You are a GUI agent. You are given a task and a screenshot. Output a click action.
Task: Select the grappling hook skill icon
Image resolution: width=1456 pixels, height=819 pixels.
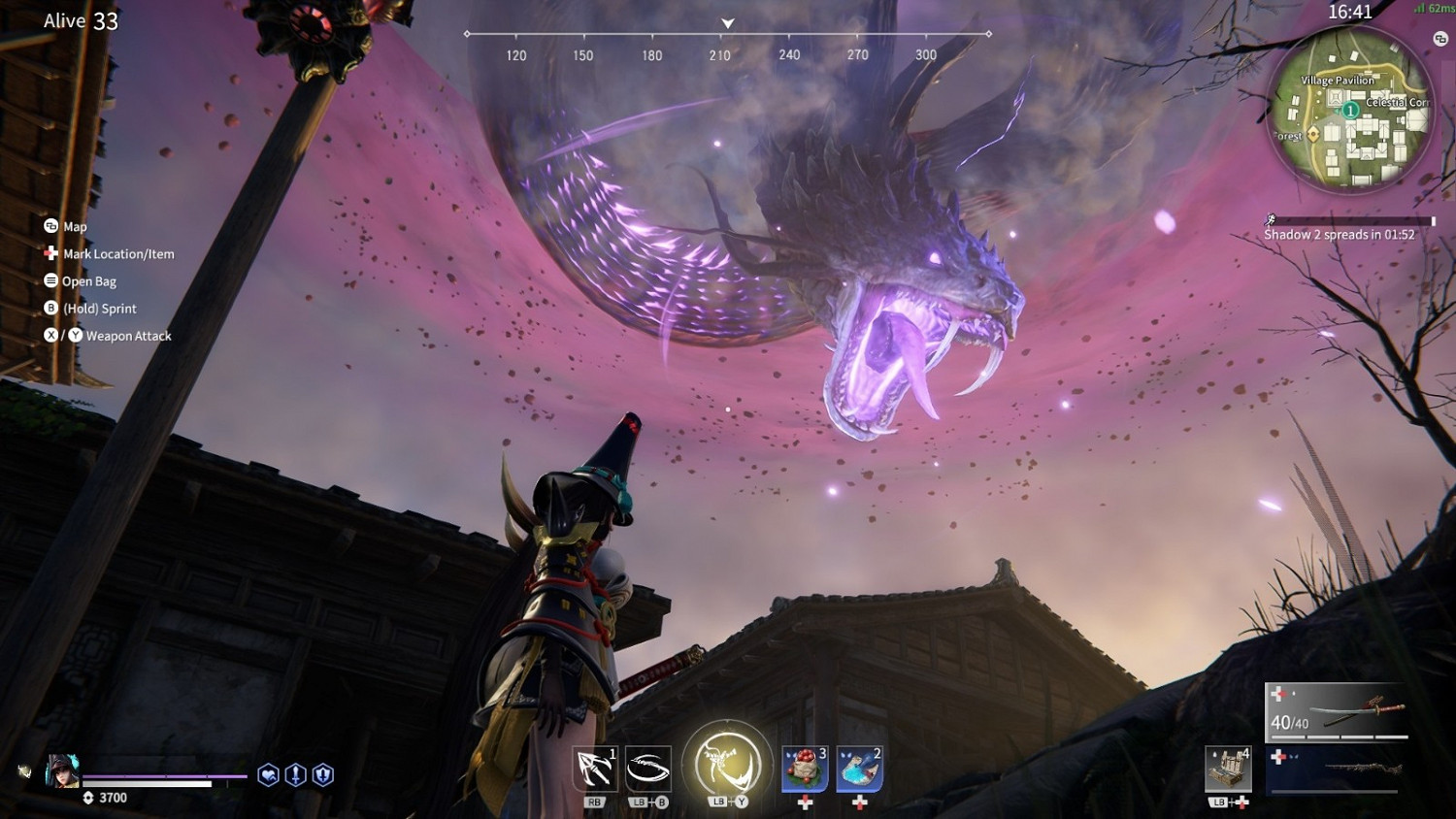(x=594, y=770)
